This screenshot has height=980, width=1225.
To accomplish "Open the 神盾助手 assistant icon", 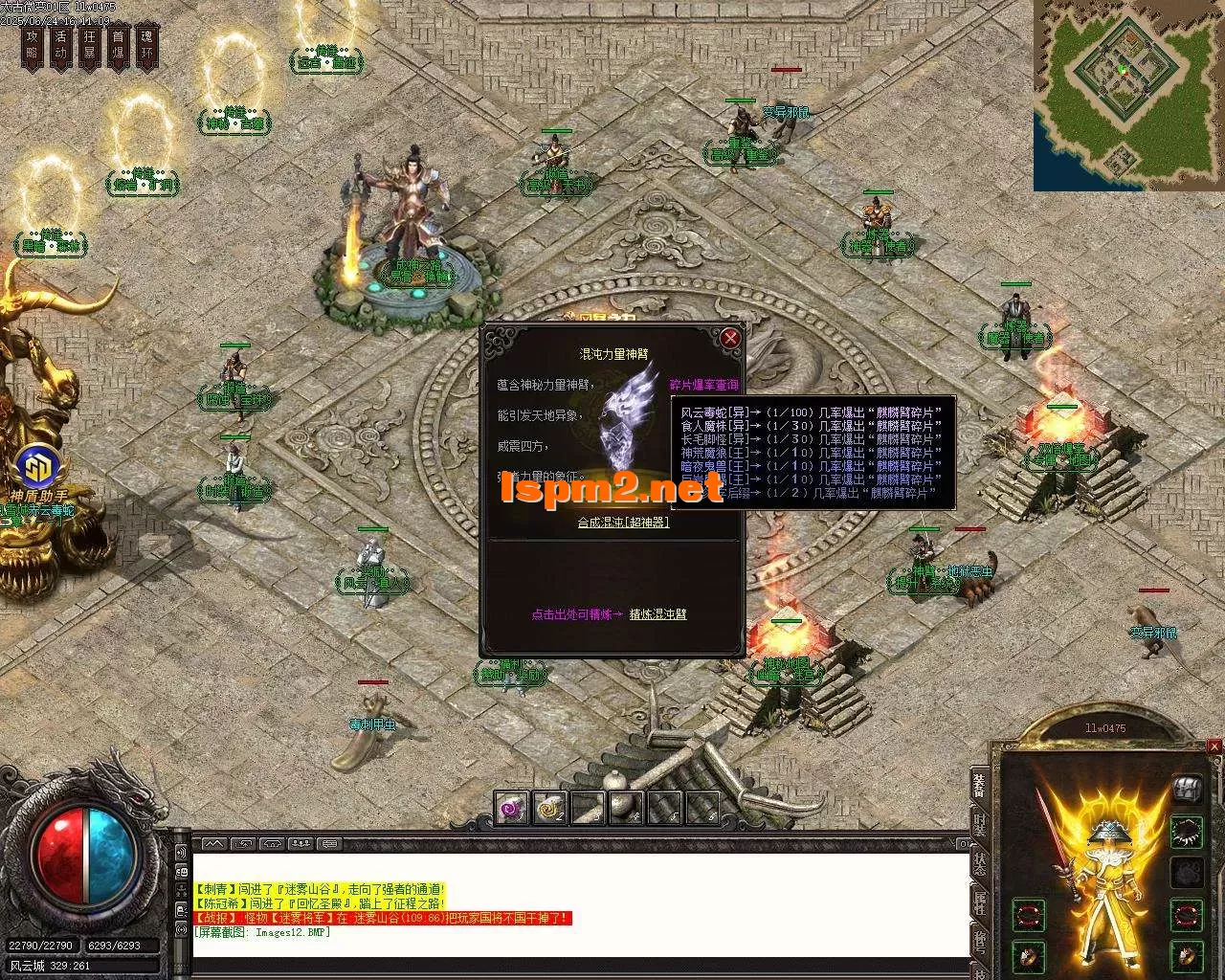I will (39, 468).
